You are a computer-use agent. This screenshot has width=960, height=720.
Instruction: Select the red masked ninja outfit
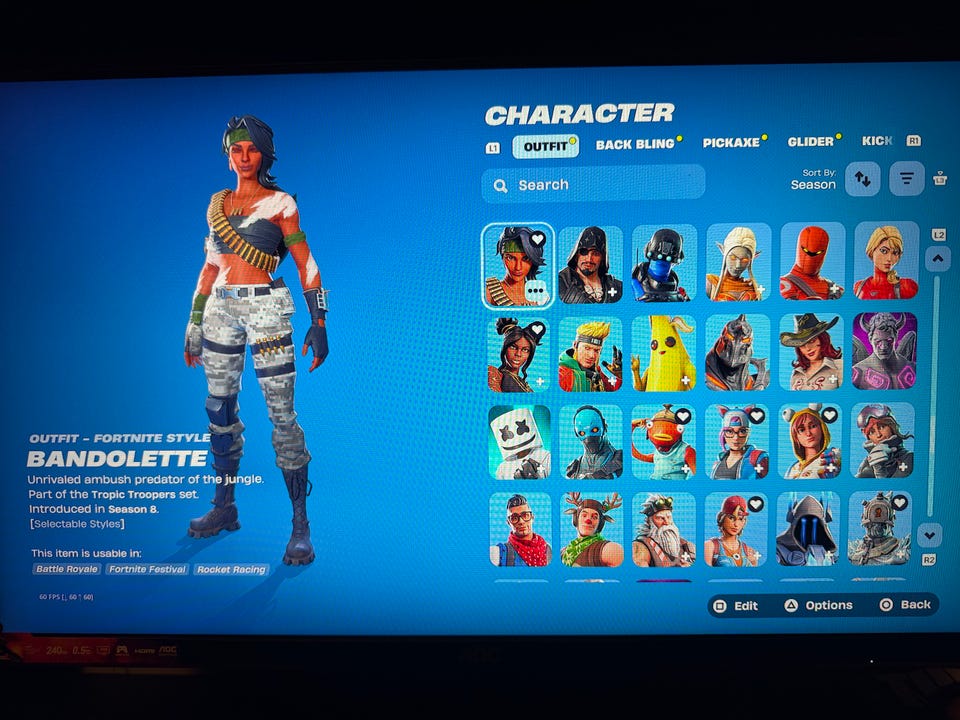812,262
